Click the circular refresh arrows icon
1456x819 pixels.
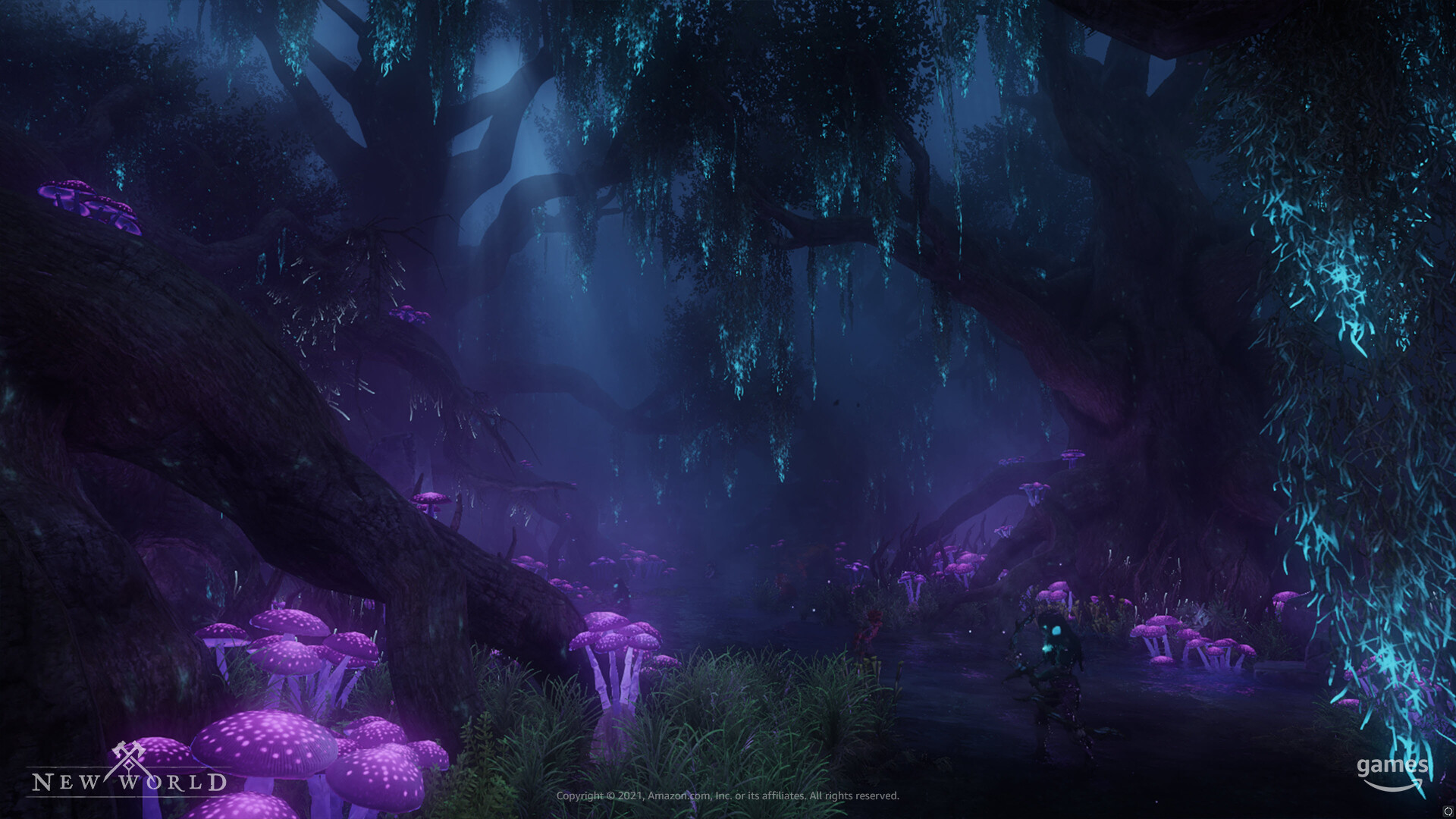pyautogui.click(x=1447, y=811)
